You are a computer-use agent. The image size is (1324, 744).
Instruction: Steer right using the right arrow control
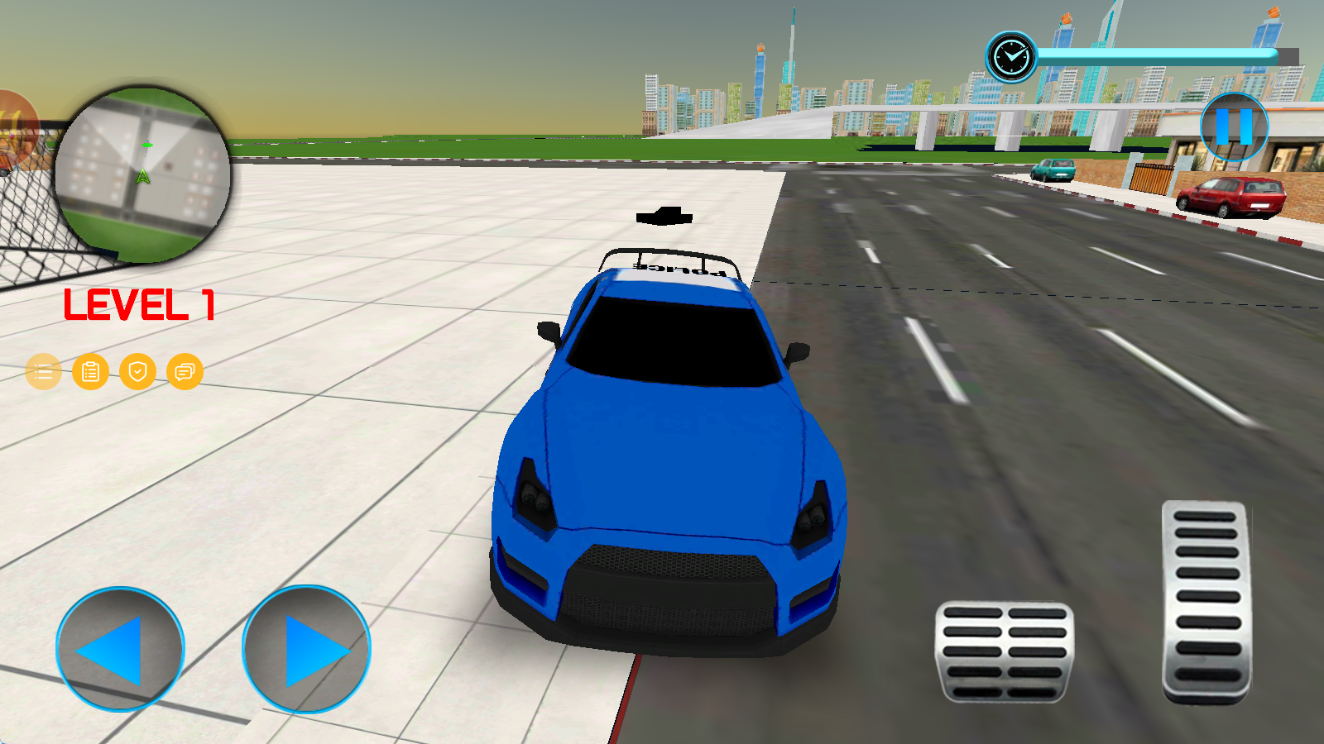[x=305, y=648]
